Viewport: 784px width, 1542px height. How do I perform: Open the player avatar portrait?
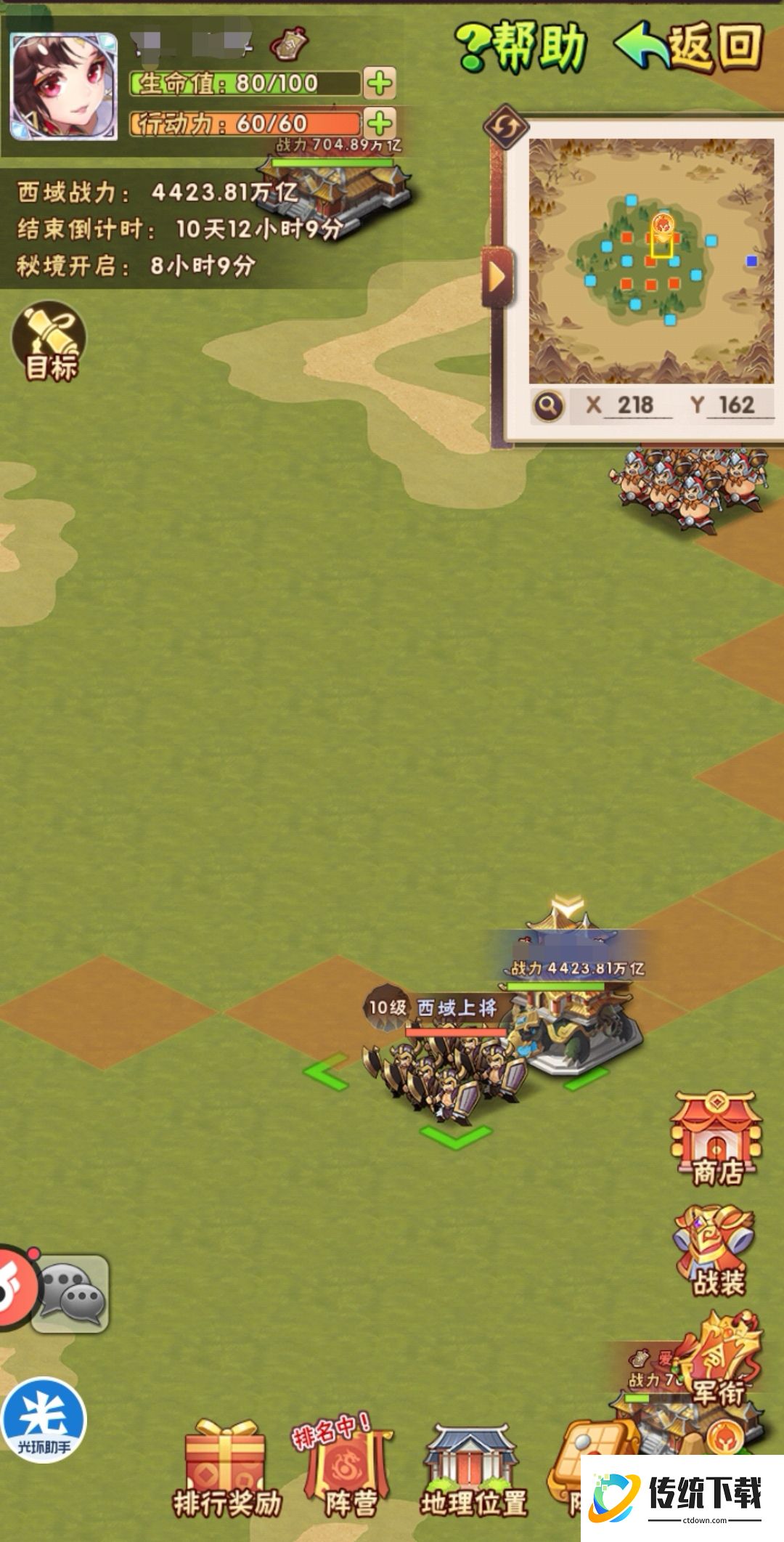63,86
